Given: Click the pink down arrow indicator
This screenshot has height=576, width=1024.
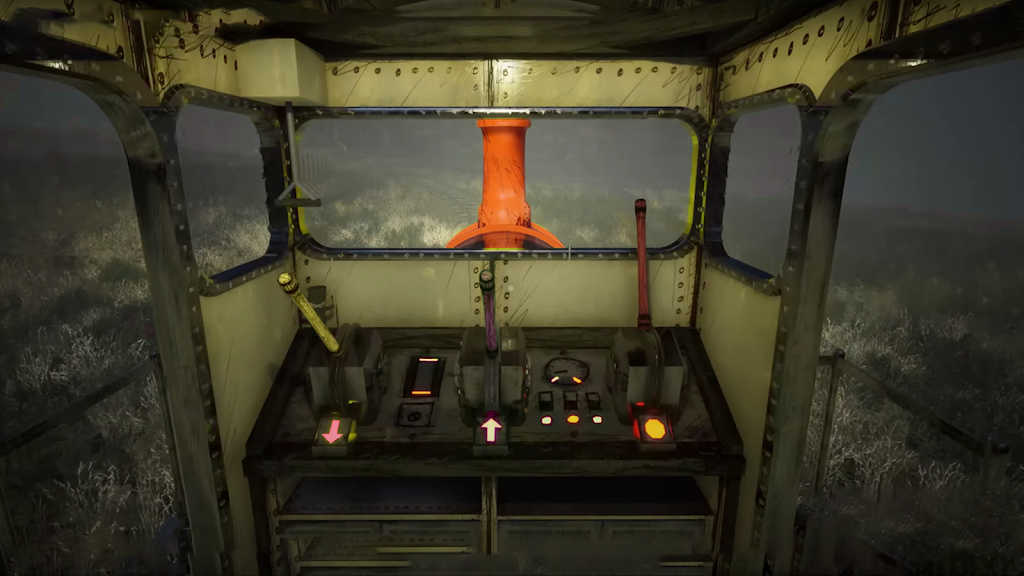Looking at the screenshot, I should 333,431.
